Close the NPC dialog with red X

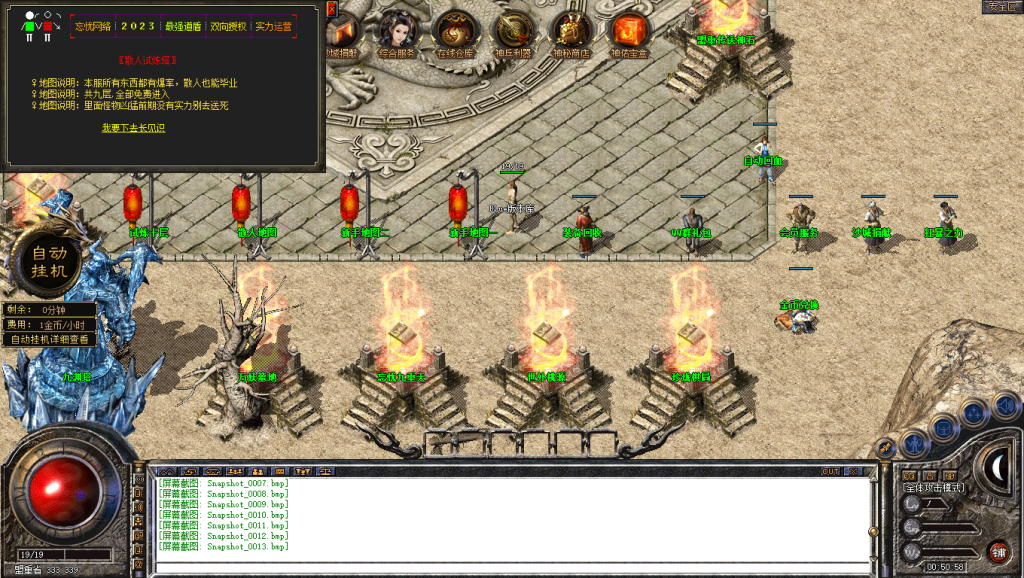(332, 9)
